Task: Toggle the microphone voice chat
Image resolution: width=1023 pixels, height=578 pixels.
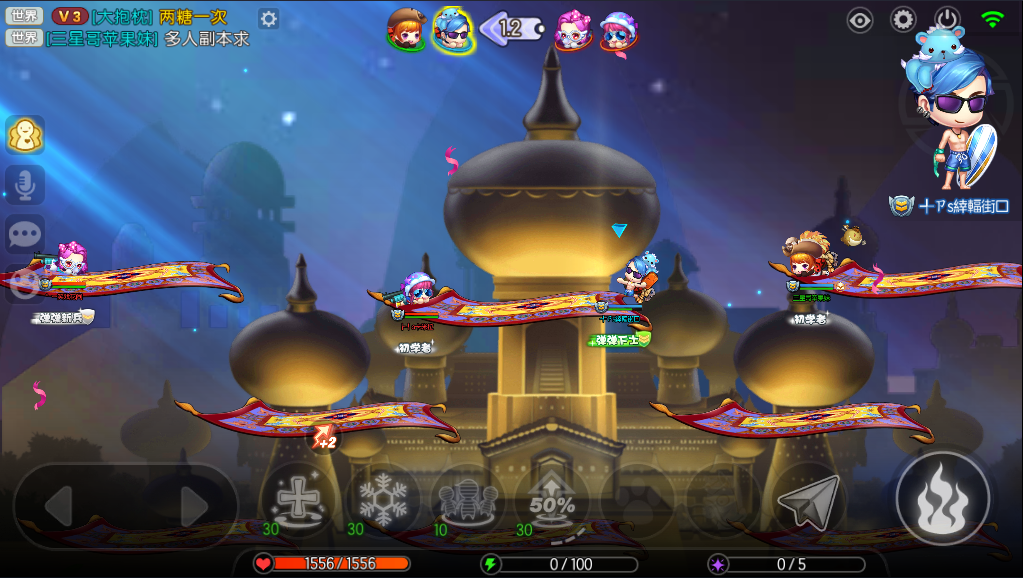Action: [x=25, y=185]
